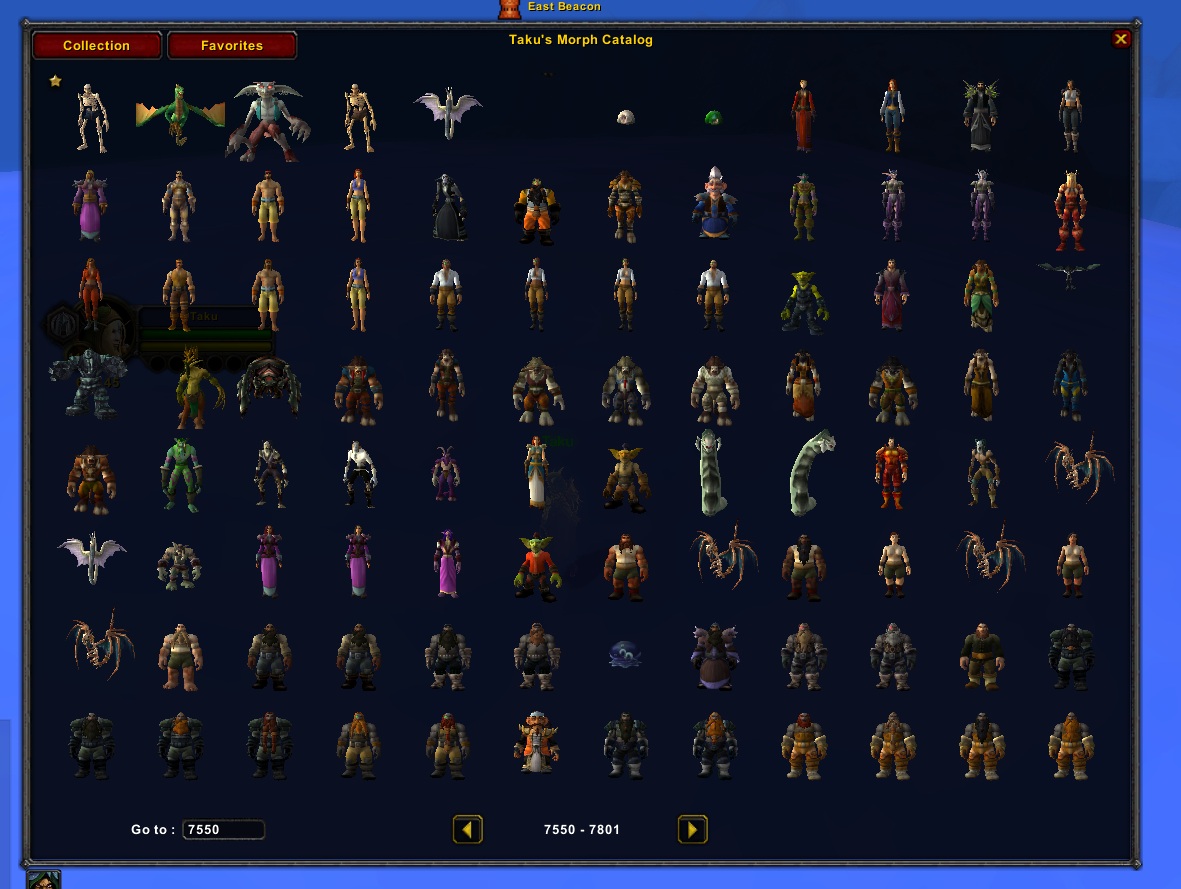Toggle the gold favorite star
Screen dimensions: 1181x889
pyautogui.click(x=56, y=81)
